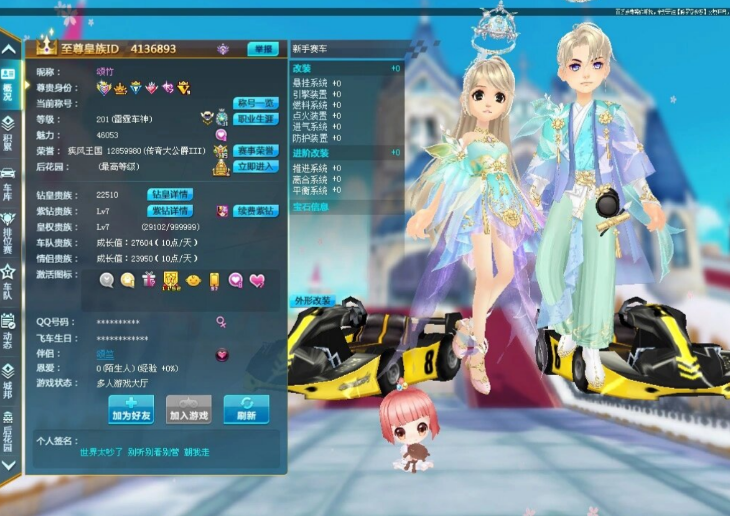The image size is (730, 516).
Task: View the 职业生涯 career page
Action: coord(255,118)
